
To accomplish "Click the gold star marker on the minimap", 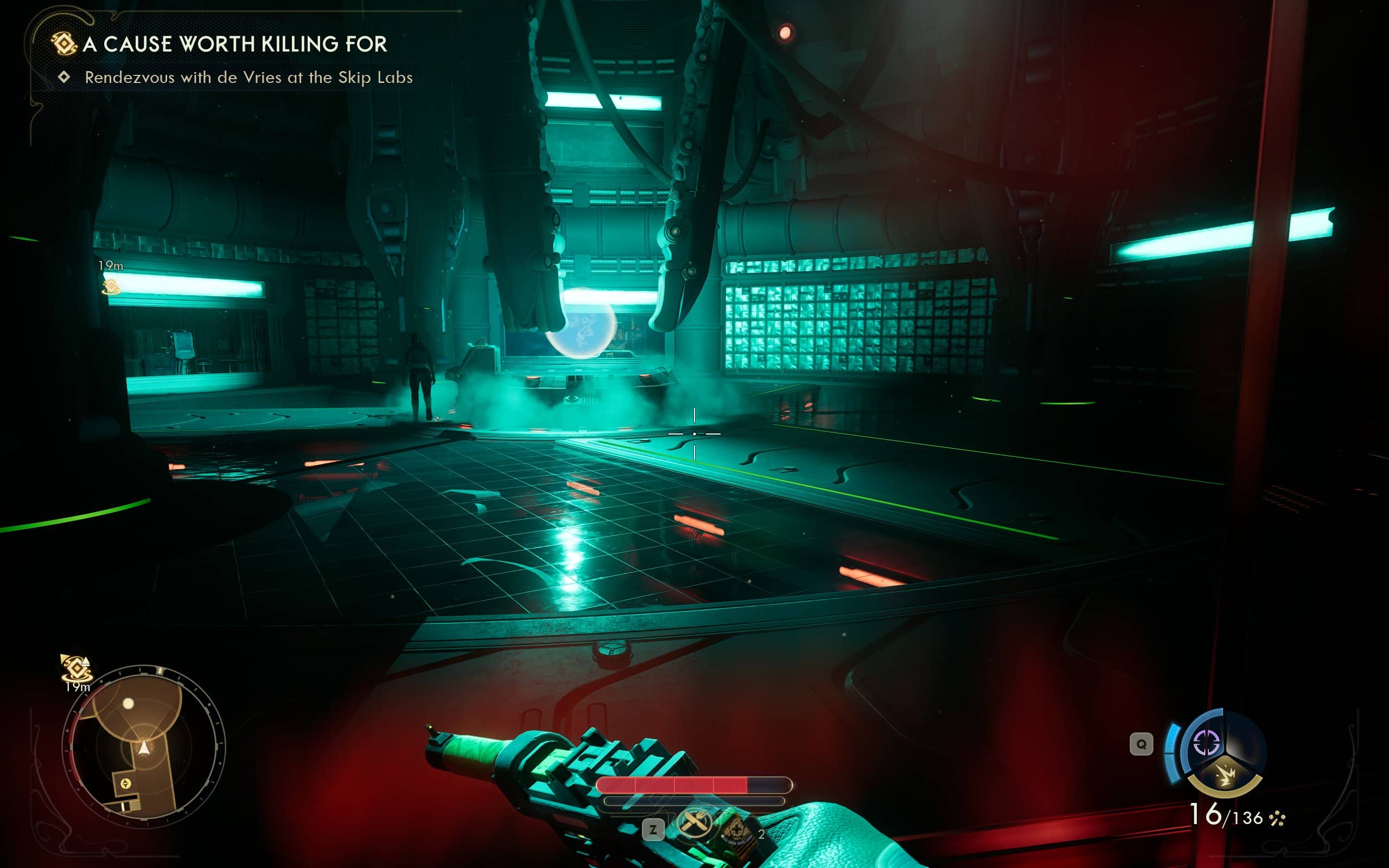I will (x=126, y=783).
